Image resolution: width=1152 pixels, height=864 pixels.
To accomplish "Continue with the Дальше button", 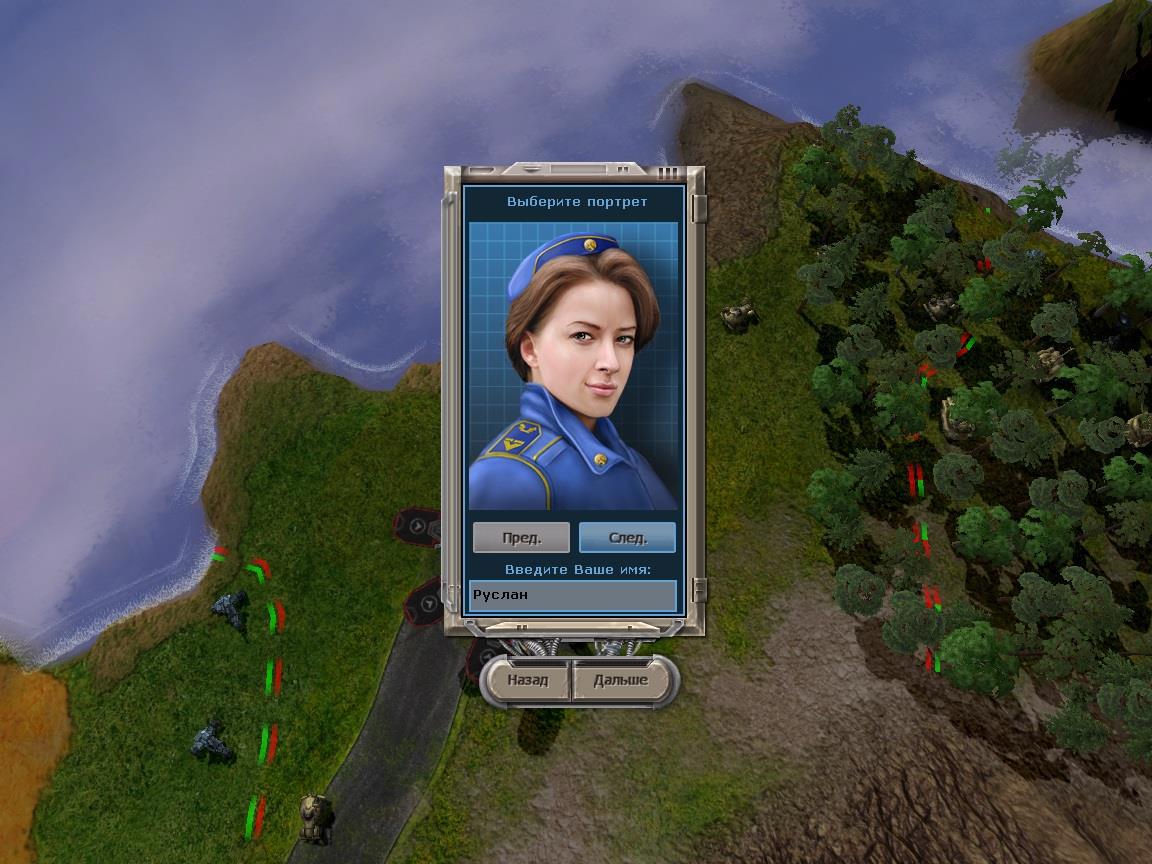I will click(620, 680).
